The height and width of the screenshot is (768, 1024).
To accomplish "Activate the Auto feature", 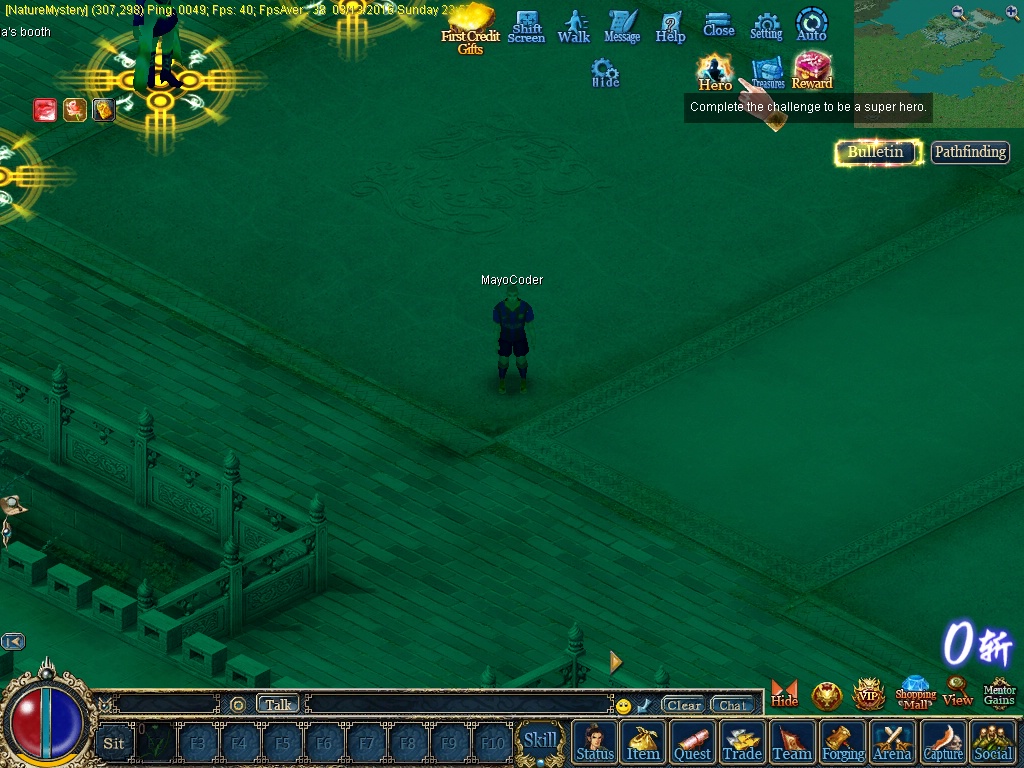I will pyautogui.click(x=811, y=25).
